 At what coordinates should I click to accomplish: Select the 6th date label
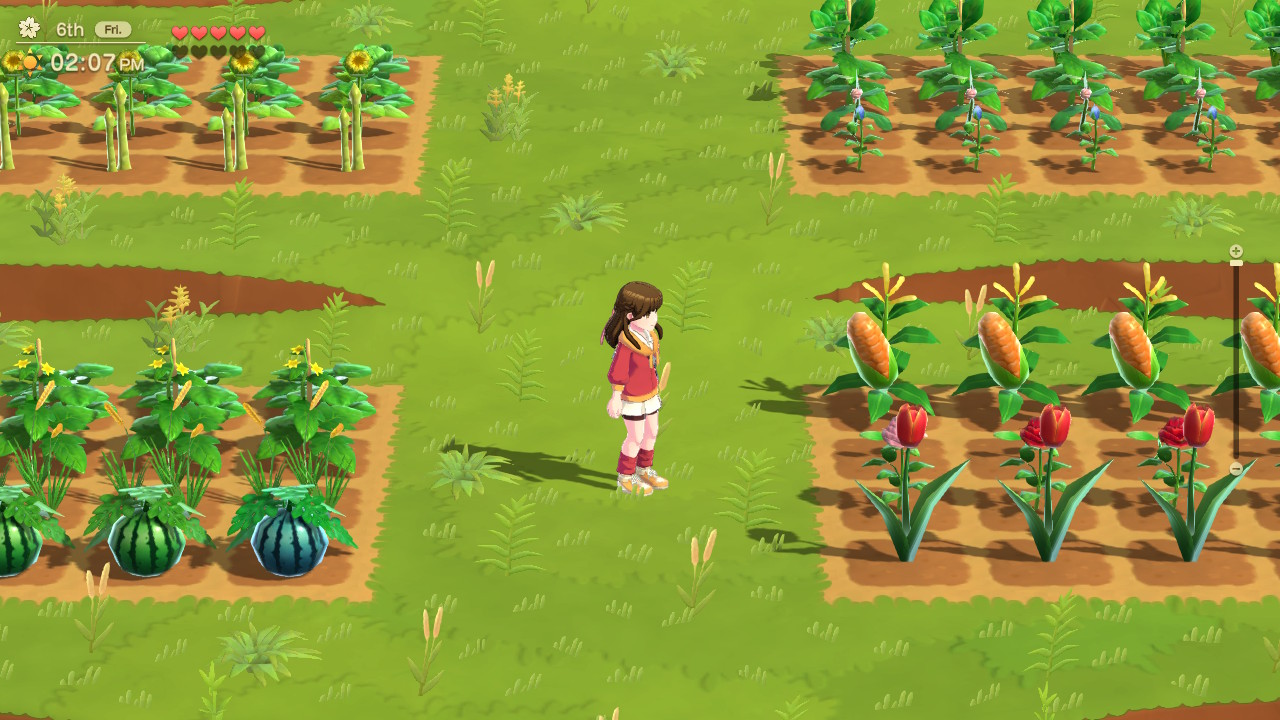[70, 29]
